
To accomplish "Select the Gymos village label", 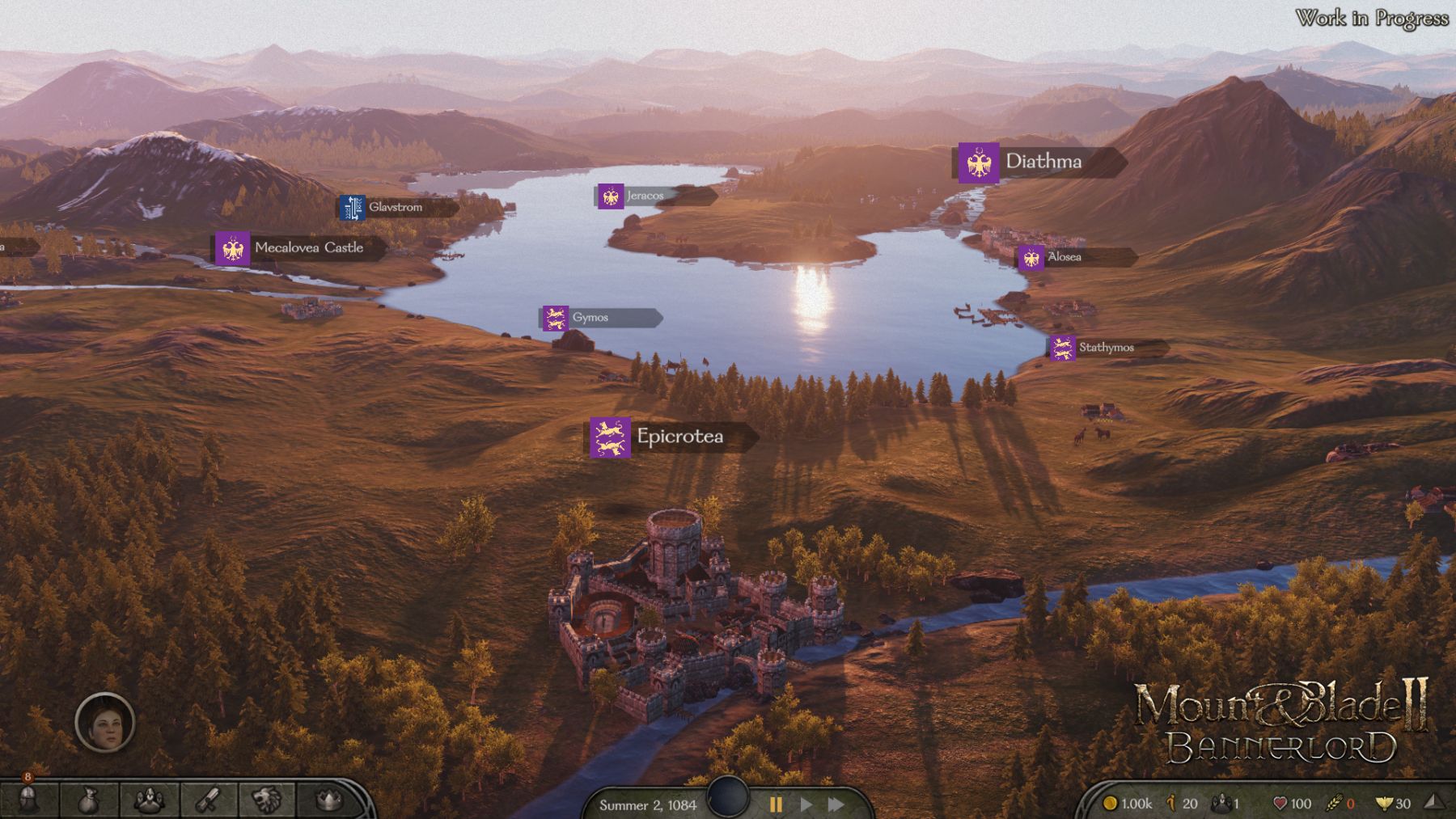I will pyautogui.click(x=590, y=318).
